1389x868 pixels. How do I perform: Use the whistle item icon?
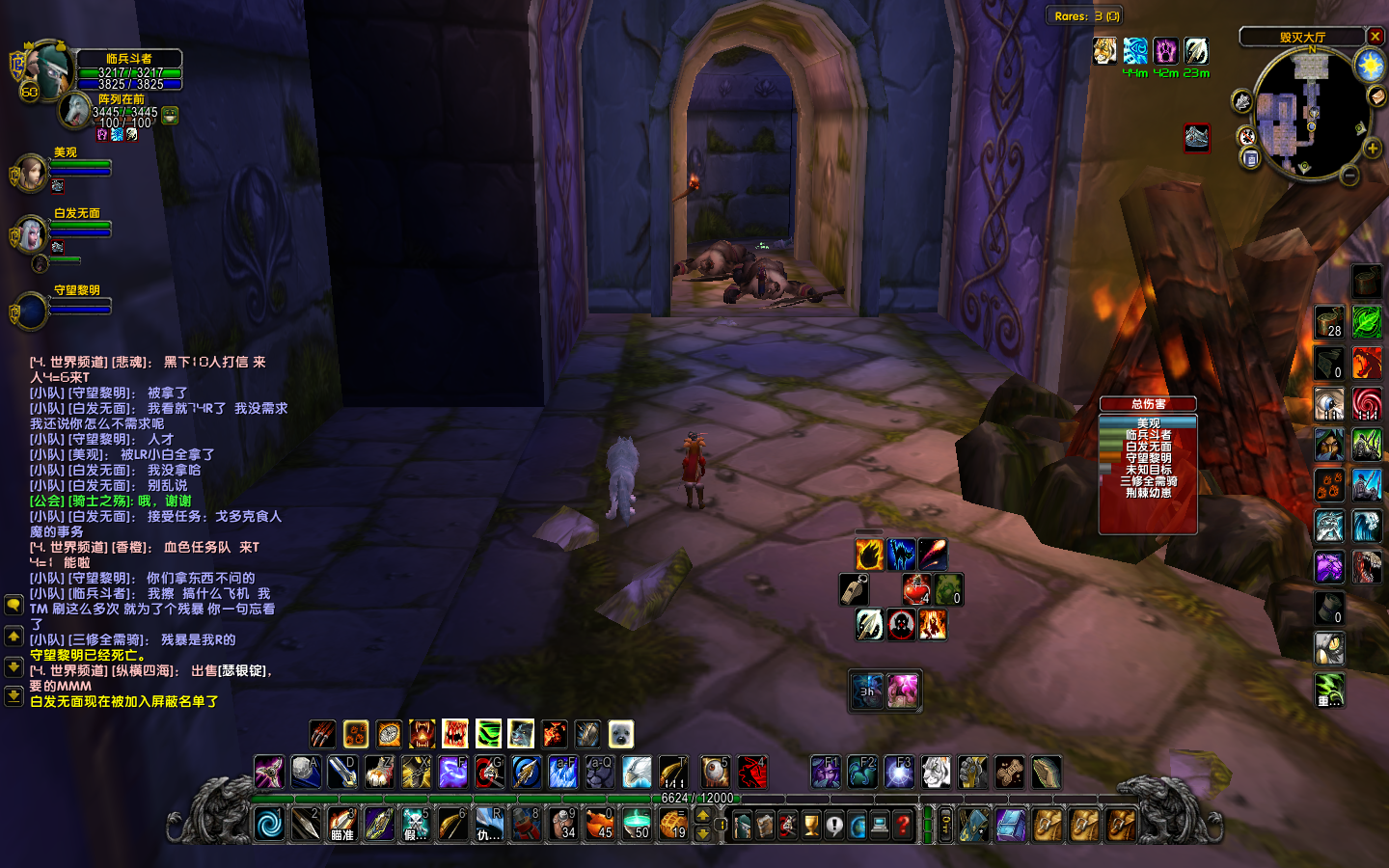[855, 589]
